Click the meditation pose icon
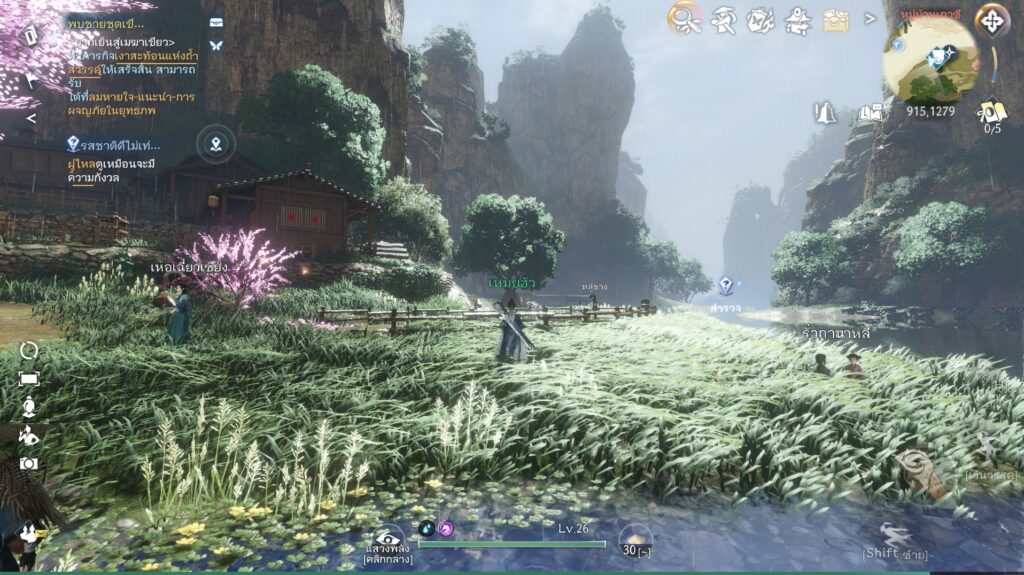Image resolution: width=1024 pixels, height=575 pixels. (x=28, y=406)
